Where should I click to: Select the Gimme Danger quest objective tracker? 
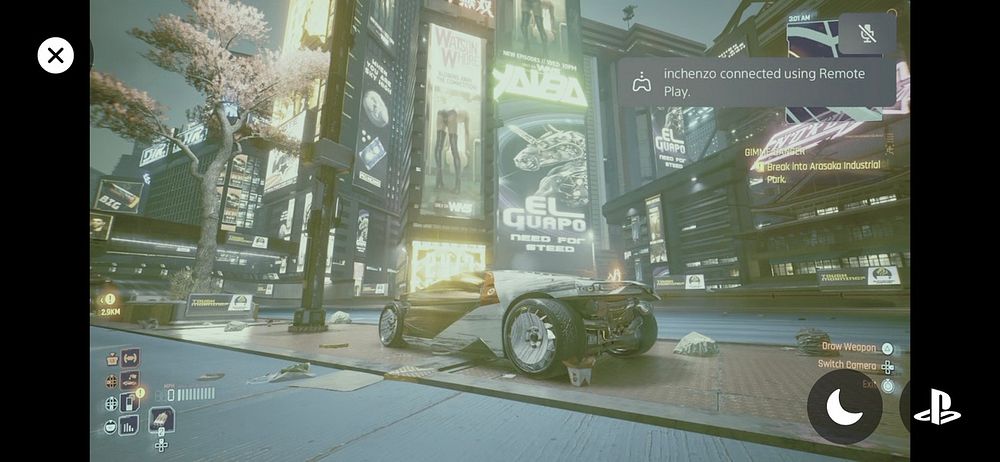tap(815, 166)
